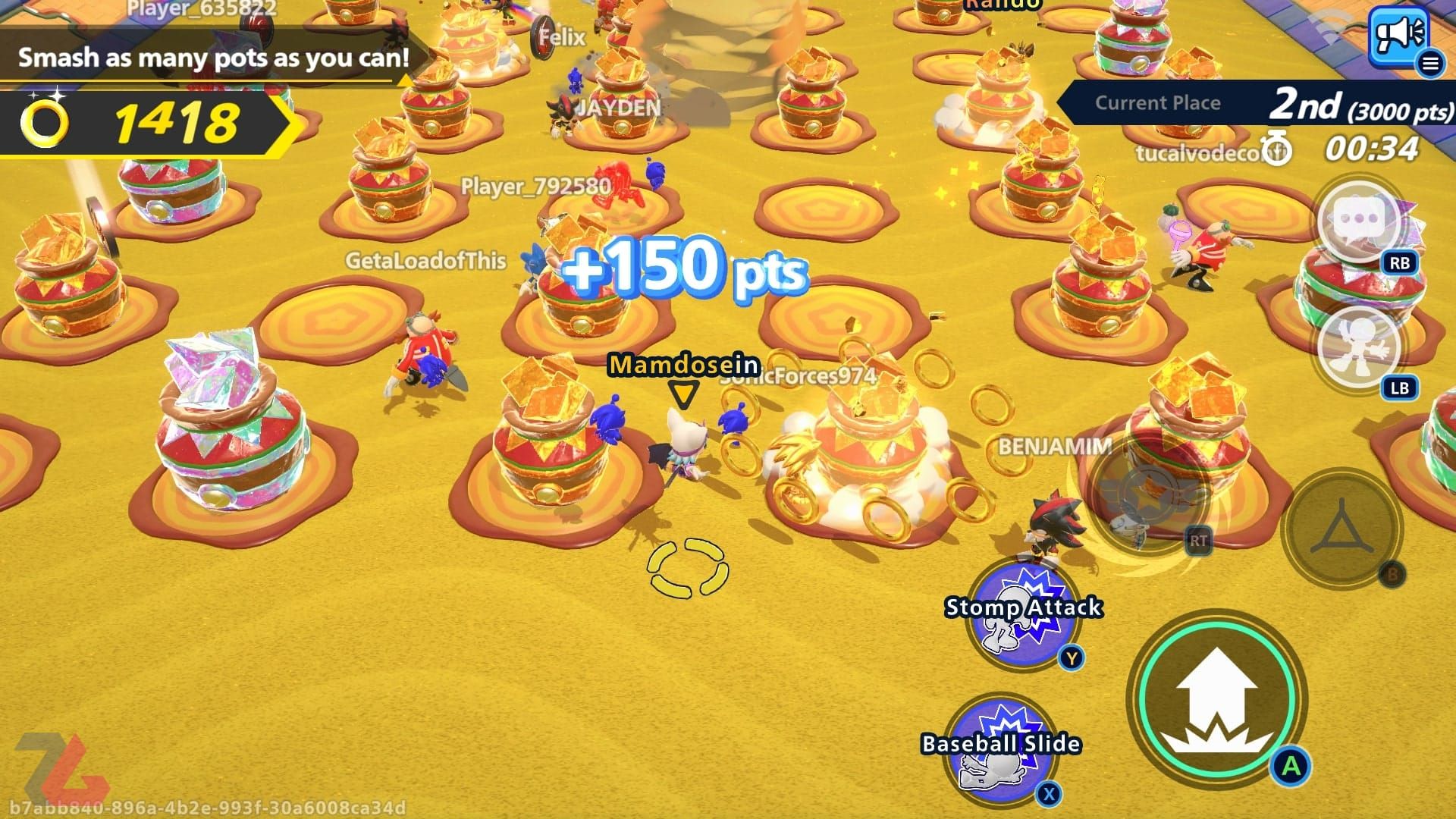Tap the blue megaphone quick-announce icon
The image size is (1456, 819).
click(1398, 34)
